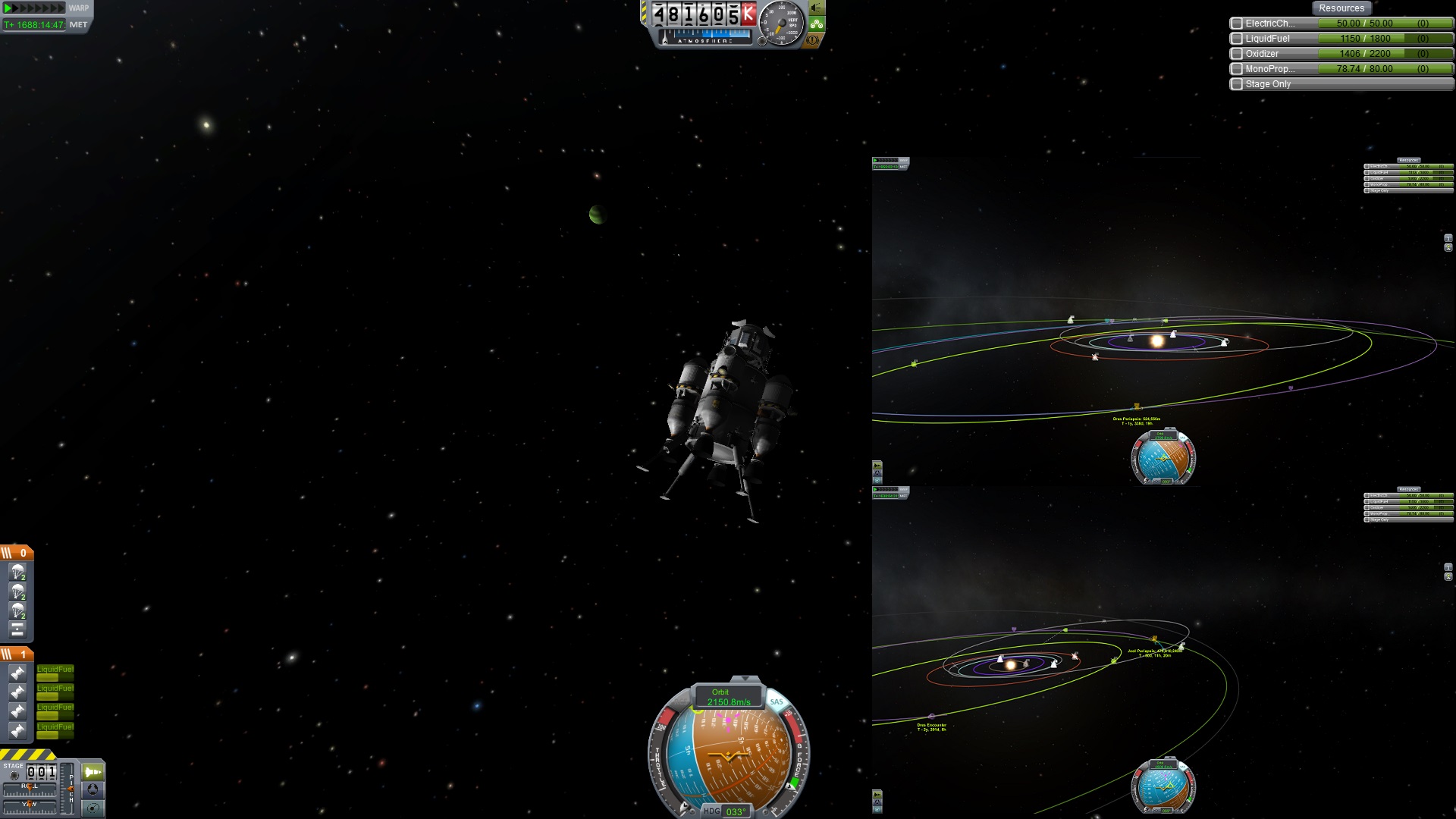
Task: Switch to docking mode button
Action: (x=93, y=789)
